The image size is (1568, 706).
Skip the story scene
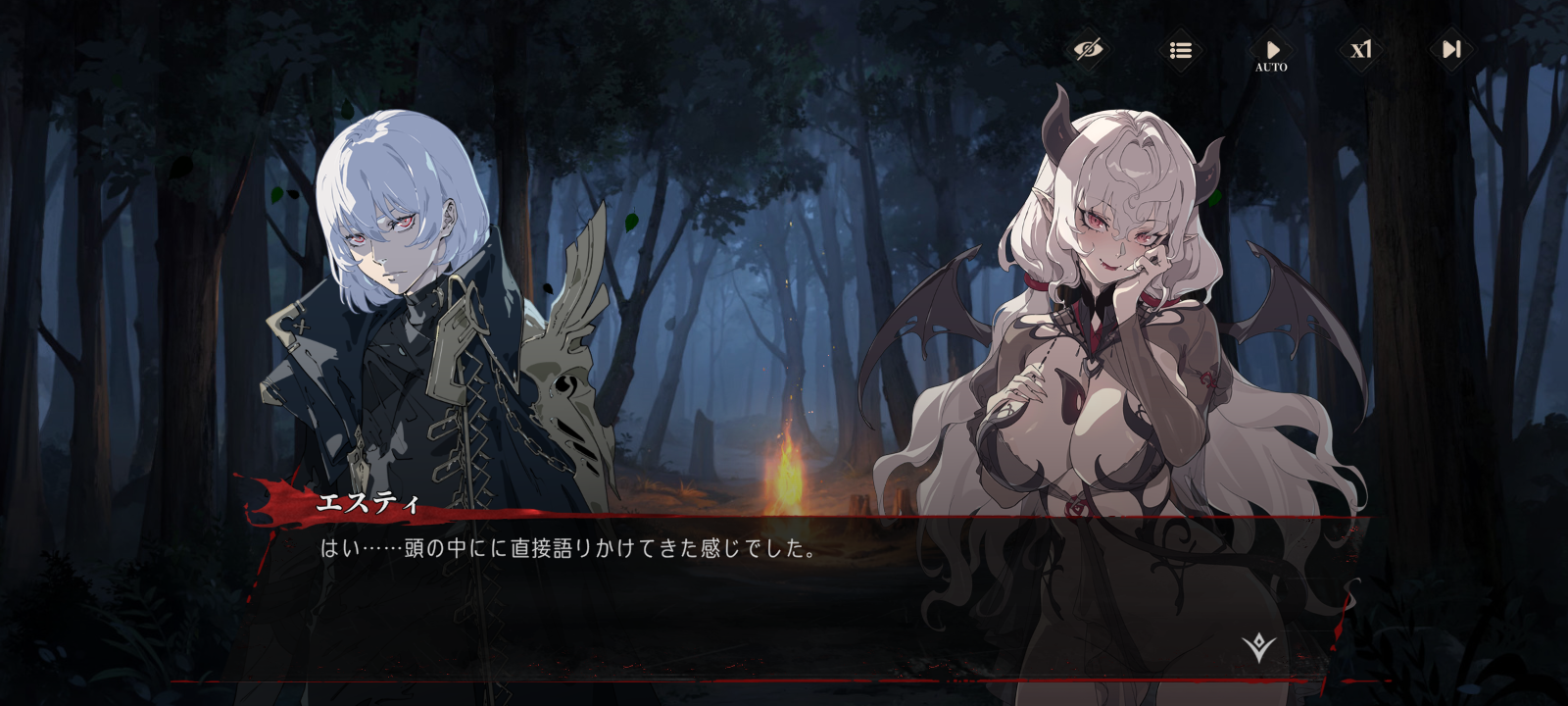point(1451,49)
